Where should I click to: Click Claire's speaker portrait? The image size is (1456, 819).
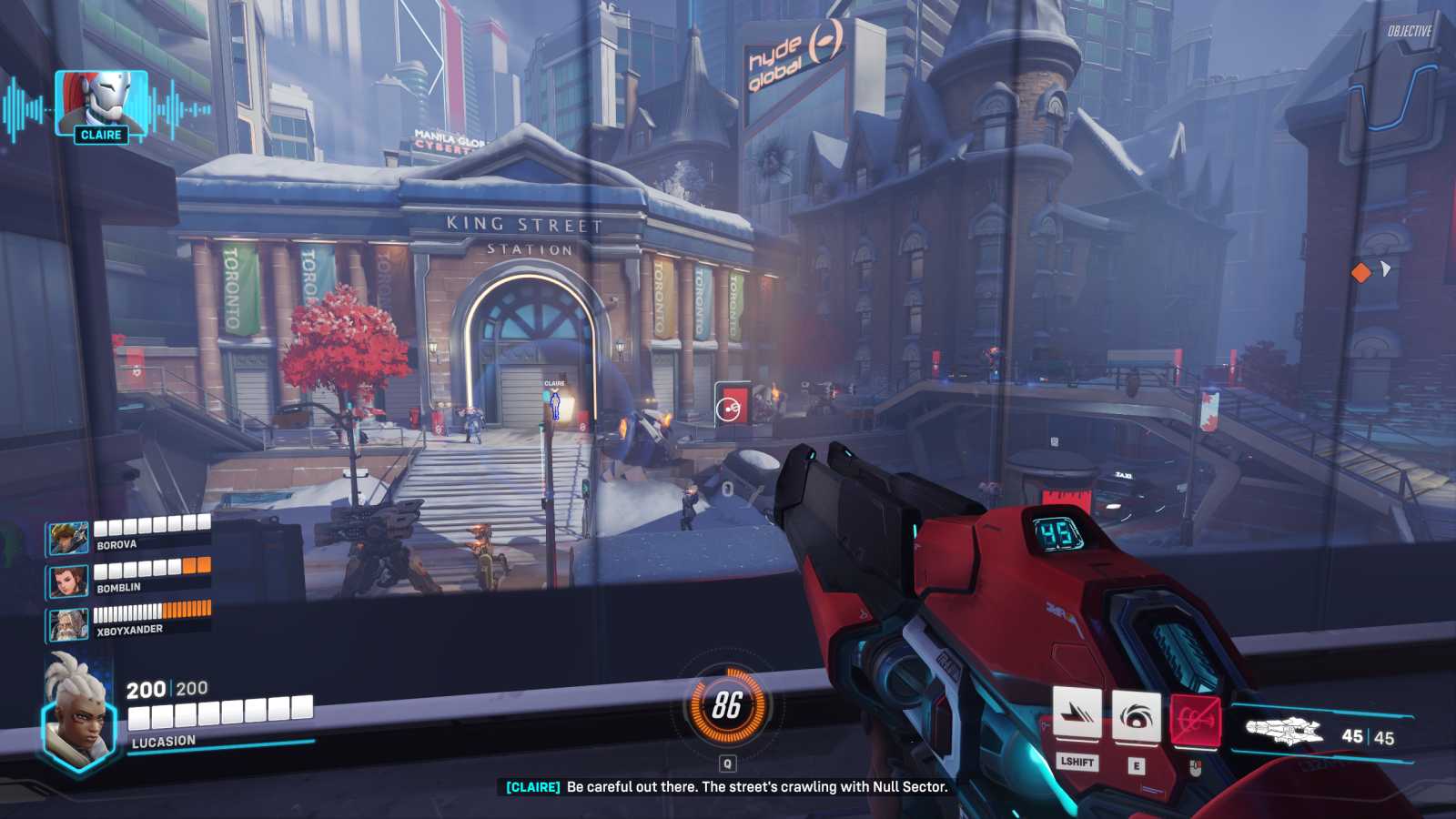point(101,103)
